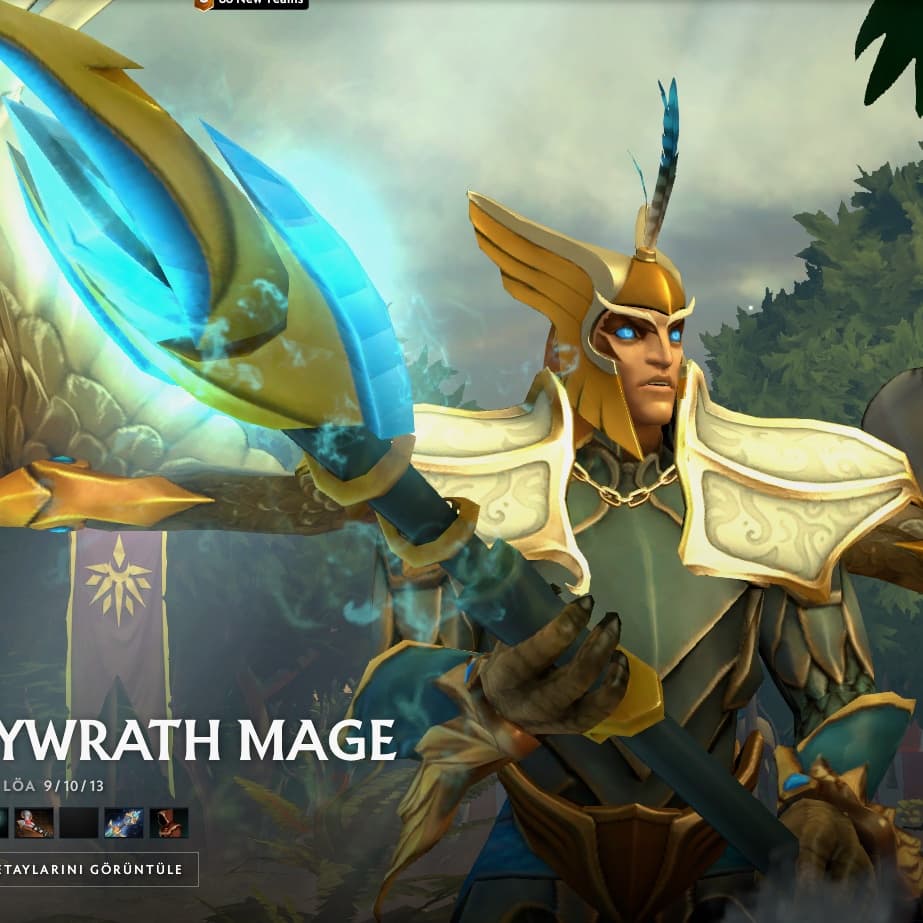
Task: Choose the red hooded cloak item icon
Action: [169, 823]
